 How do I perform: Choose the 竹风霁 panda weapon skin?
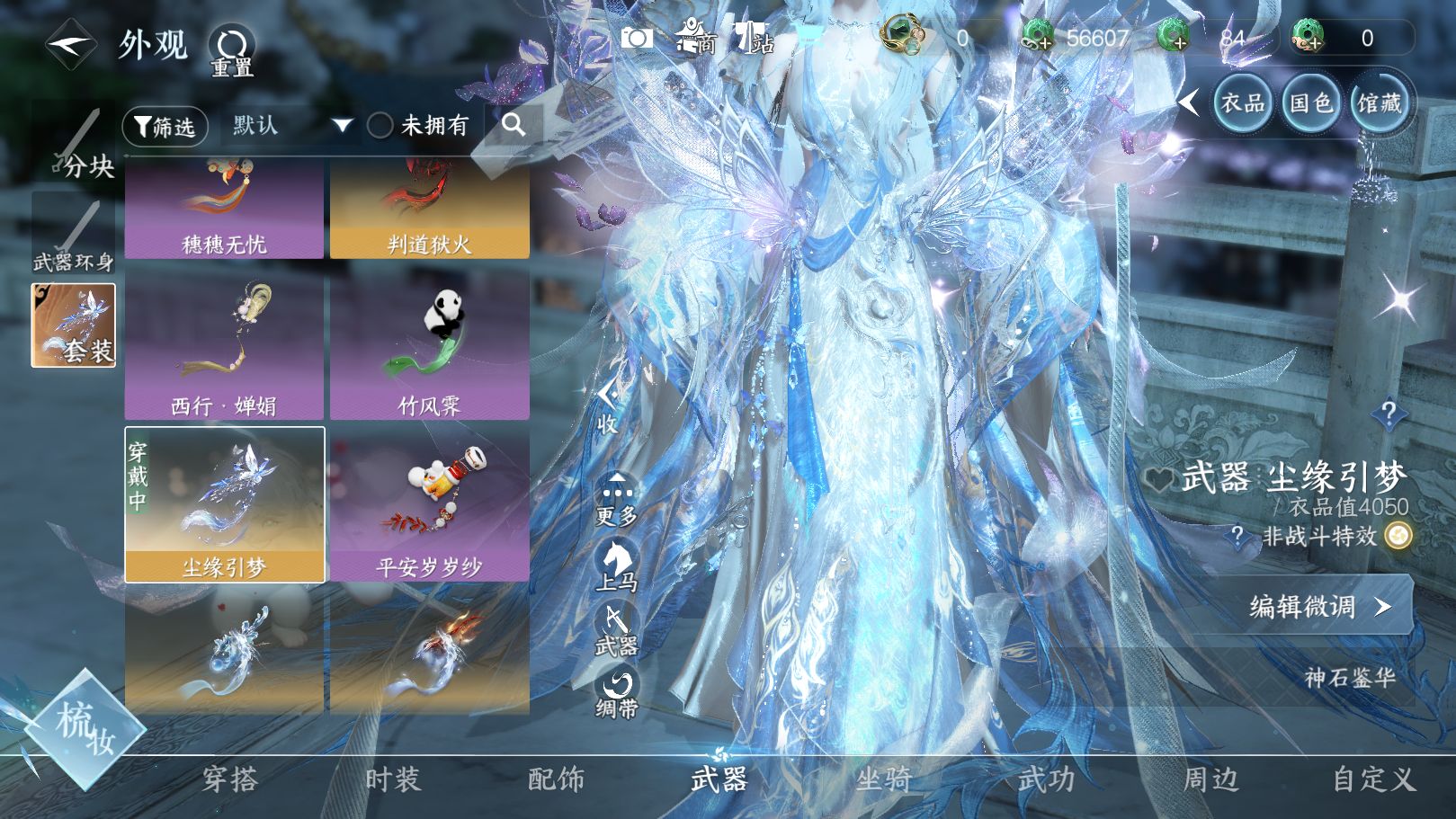pyautogui.click(x=429, y=347)
